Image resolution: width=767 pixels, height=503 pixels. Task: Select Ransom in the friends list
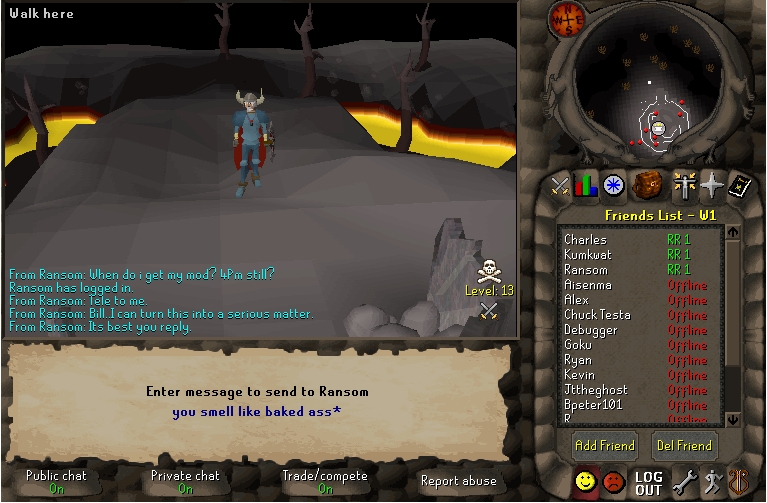pos(586,270)
